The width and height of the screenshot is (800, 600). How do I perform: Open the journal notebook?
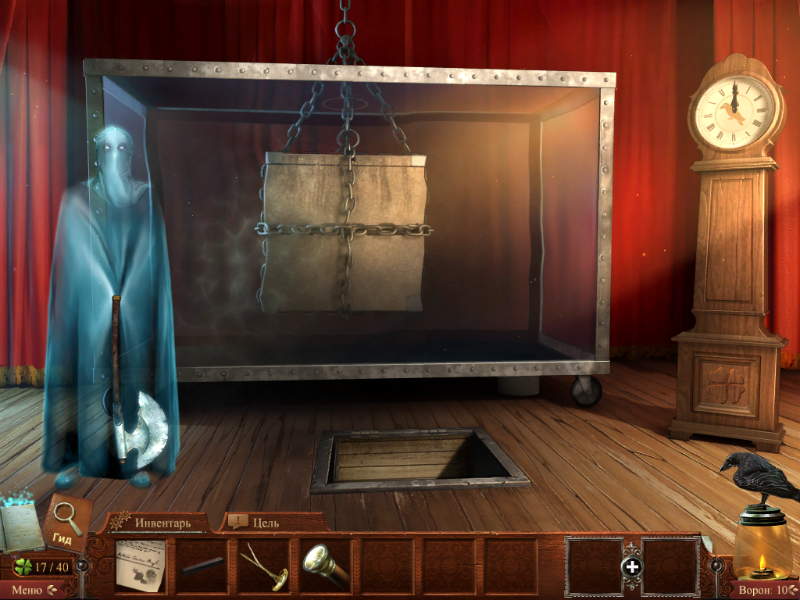[x=20, y=525]
